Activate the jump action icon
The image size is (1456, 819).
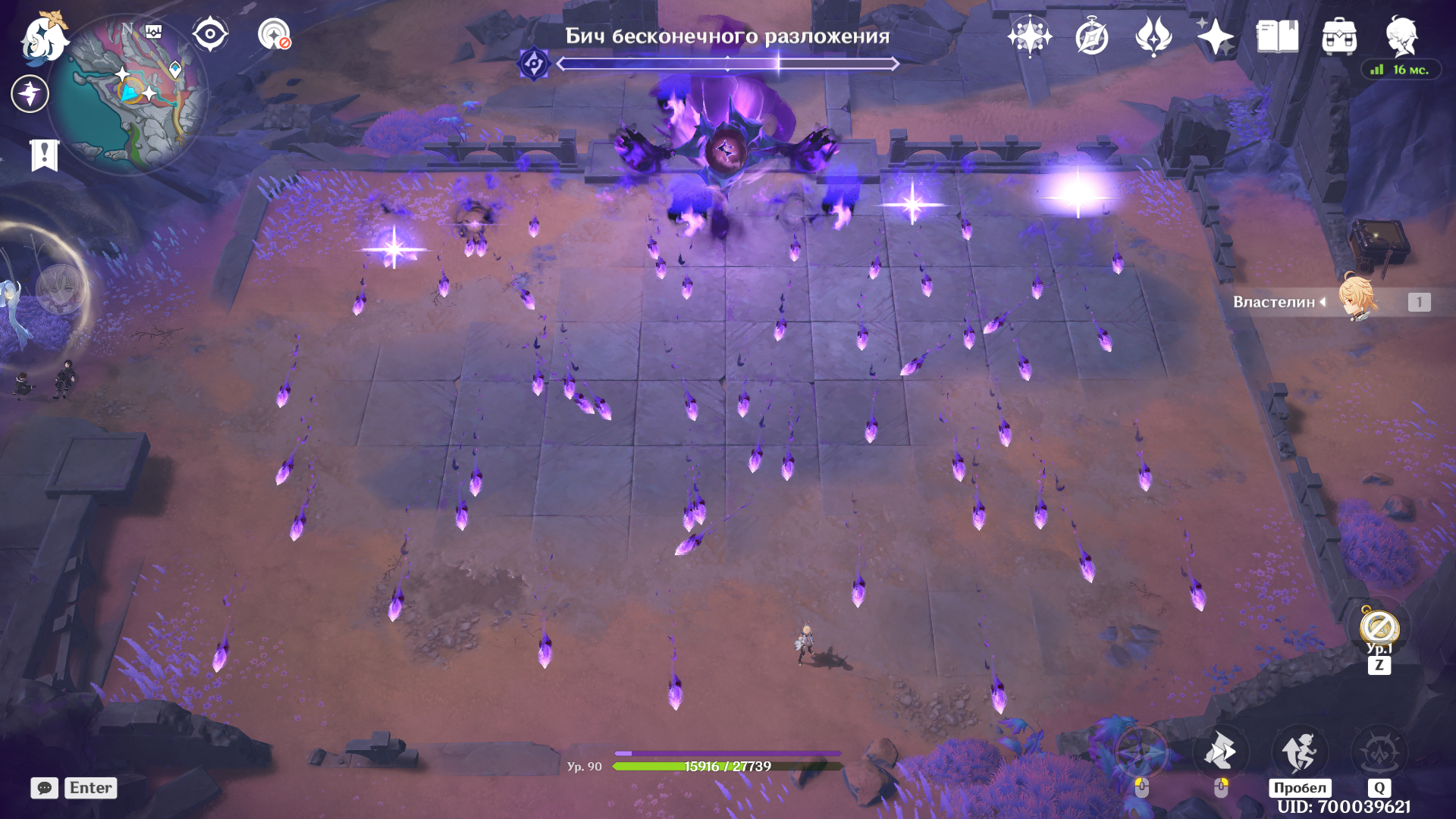click(x=1300, y=752)
